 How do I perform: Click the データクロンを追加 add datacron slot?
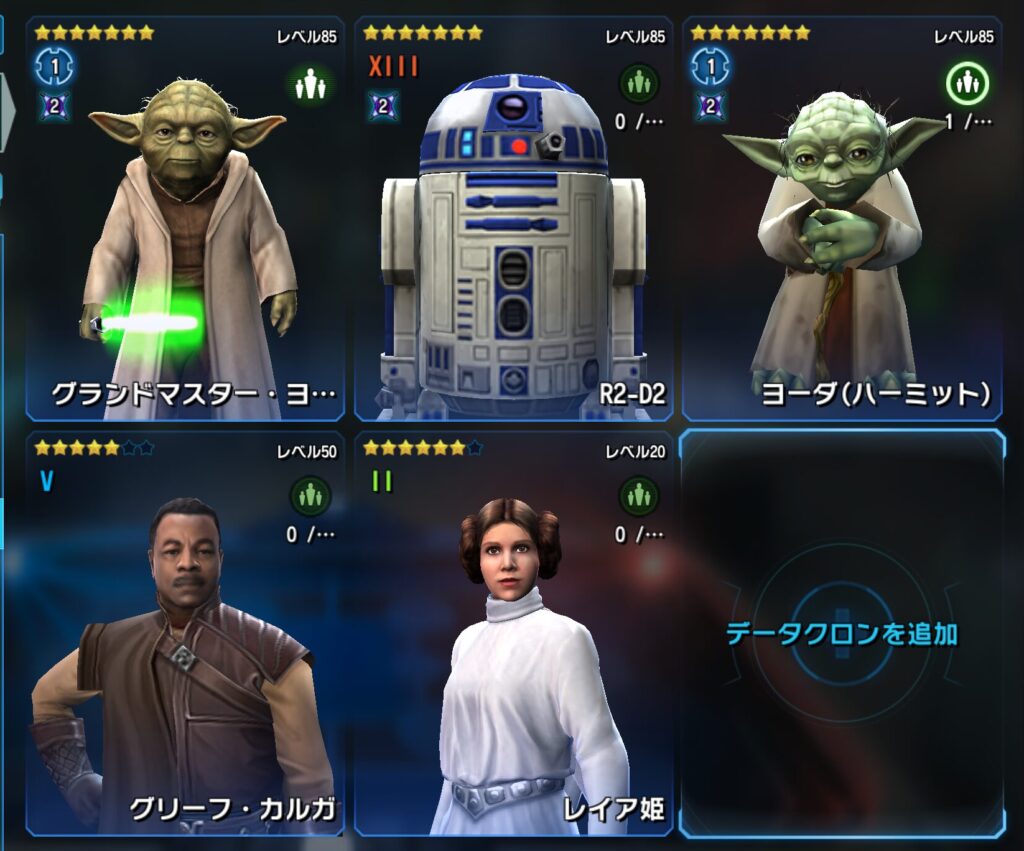(x=842, y=633)
